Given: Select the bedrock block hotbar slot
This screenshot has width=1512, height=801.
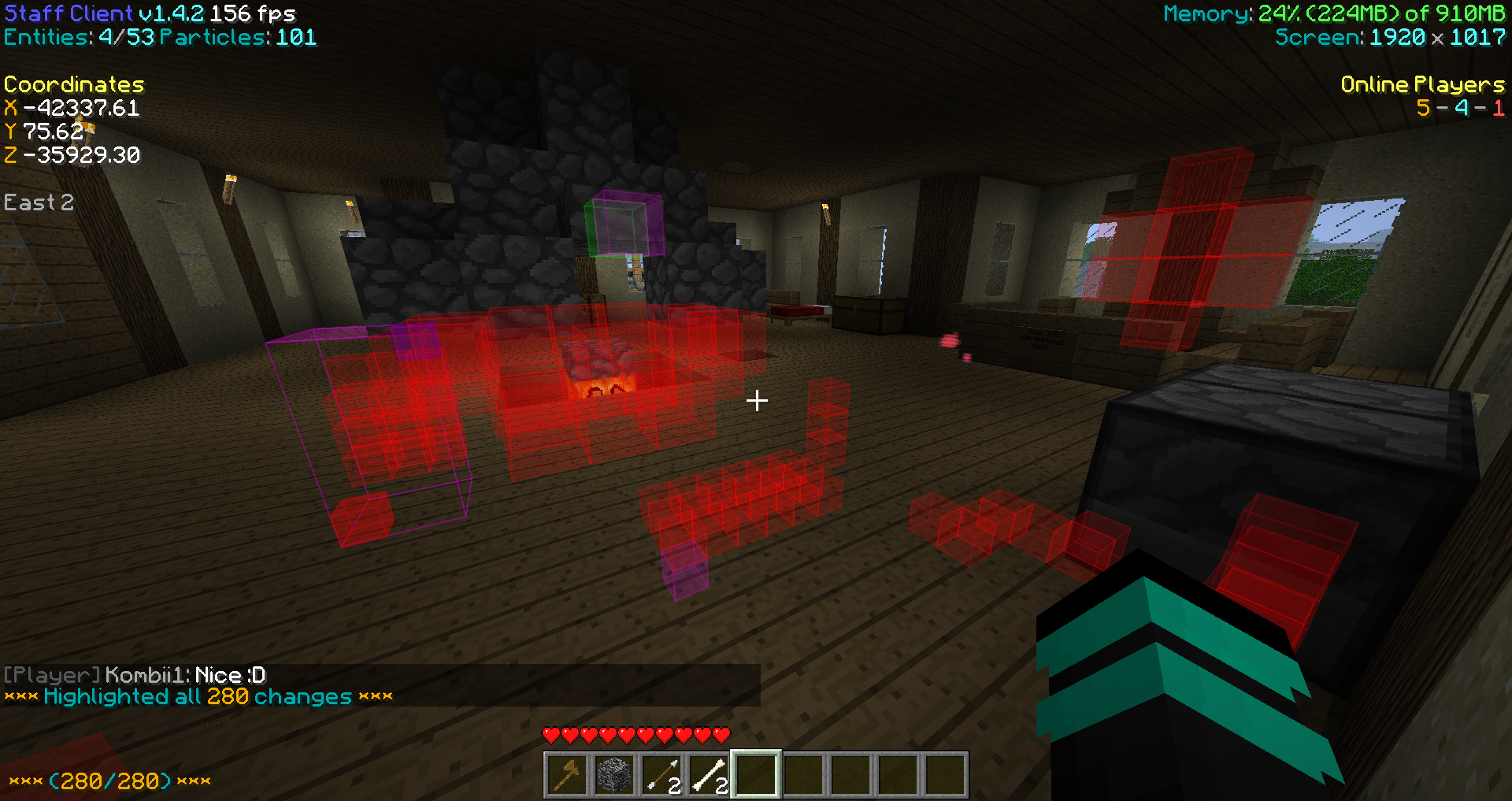Looking at the screenshot, I should pyautogui.click(x=614, y=774).
